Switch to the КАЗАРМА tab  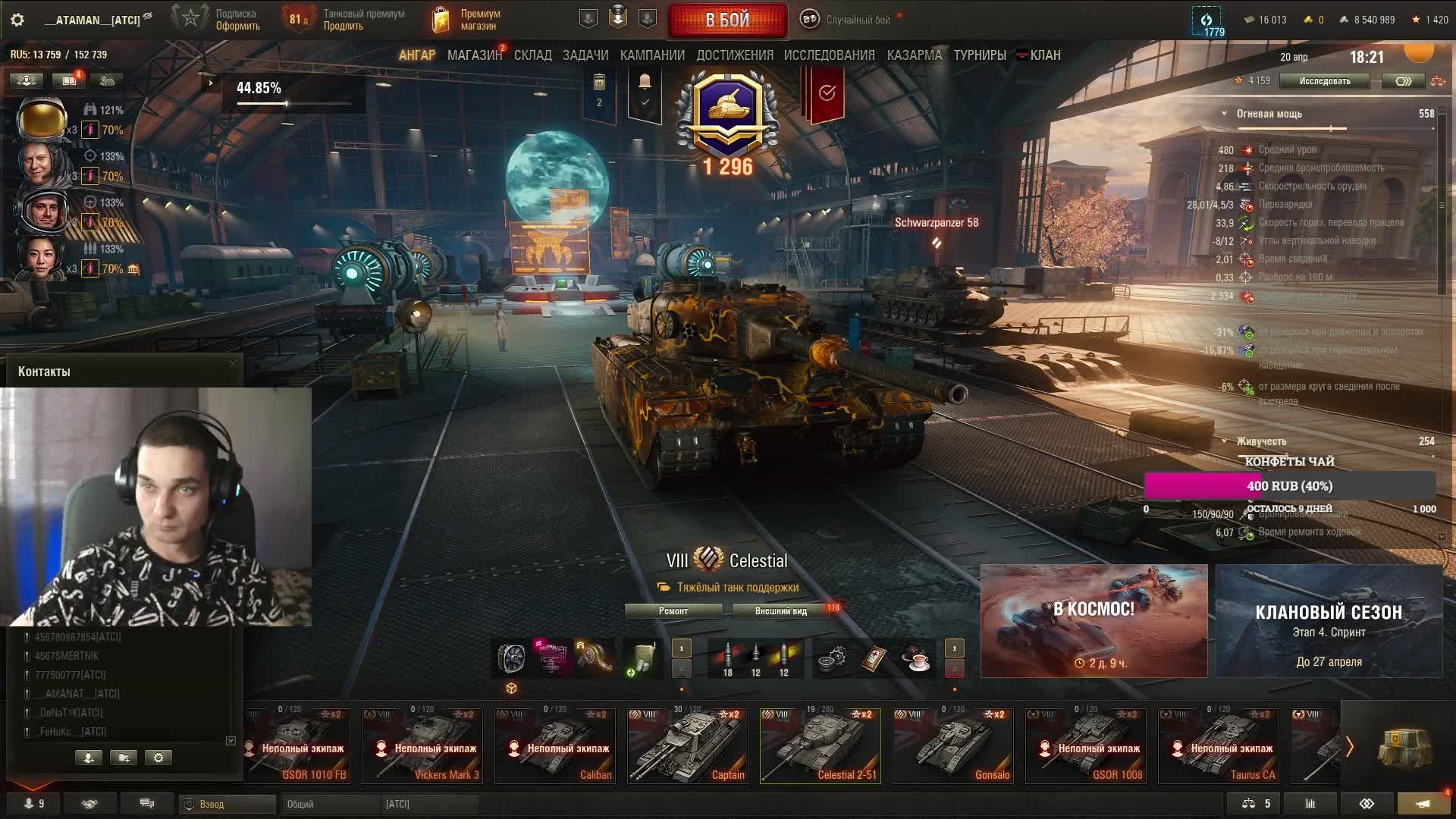pyautogui.click(x=914, y=55)
